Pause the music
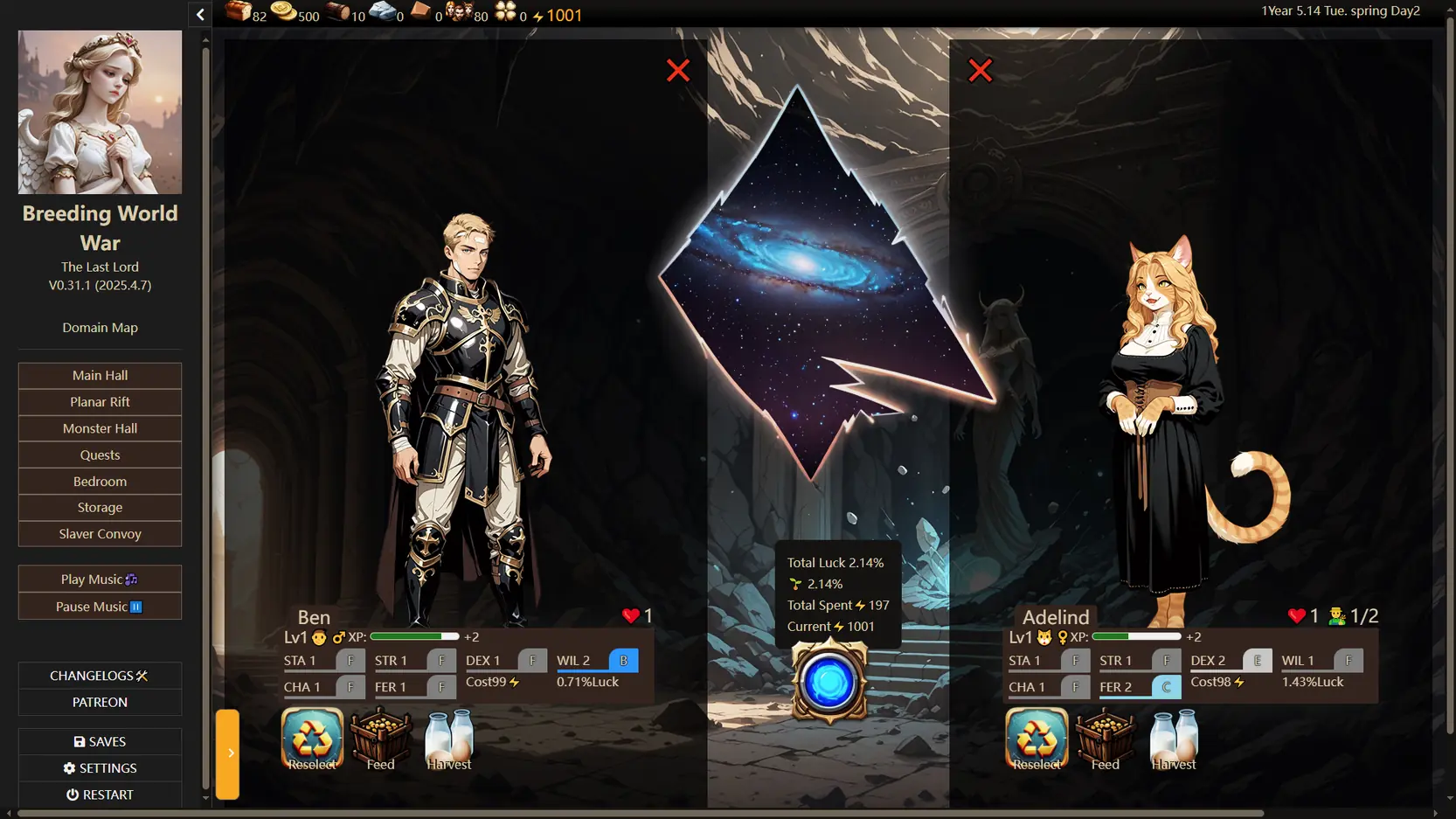 [100, 607]
